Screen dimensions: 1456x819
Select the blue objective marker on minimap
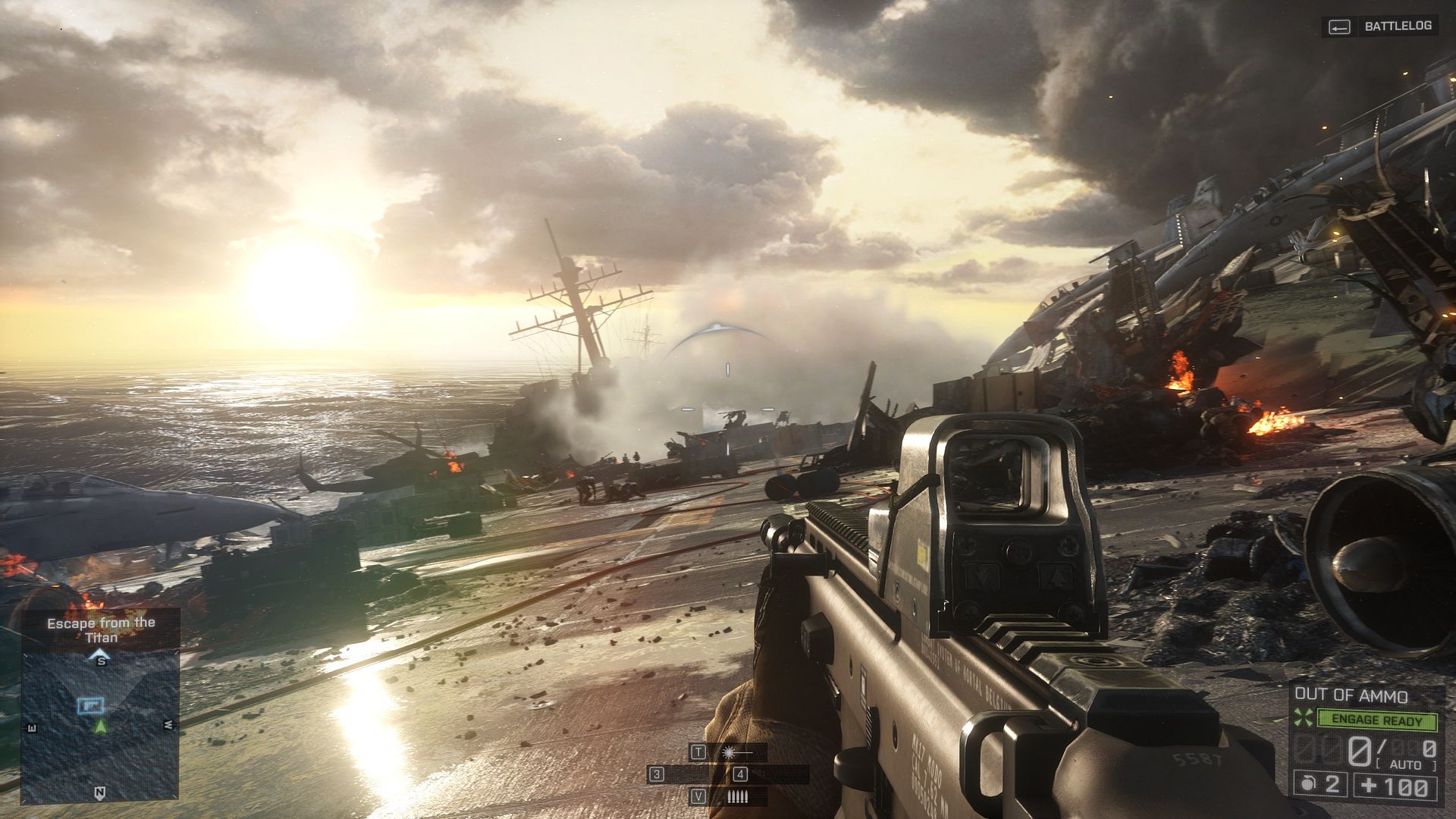tap(91, 705)
